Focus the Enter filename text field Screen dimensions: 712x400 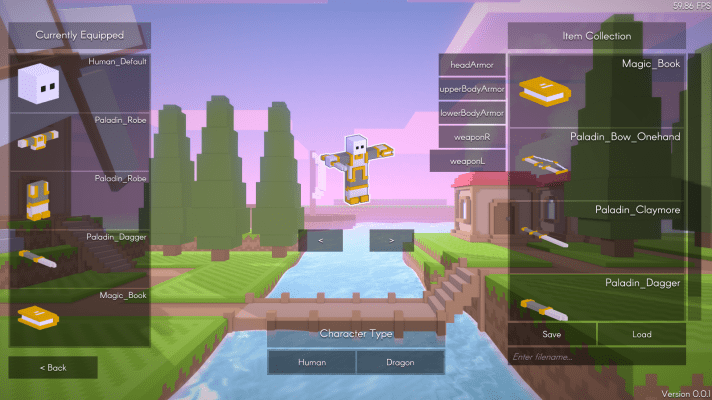pos(597,356)
